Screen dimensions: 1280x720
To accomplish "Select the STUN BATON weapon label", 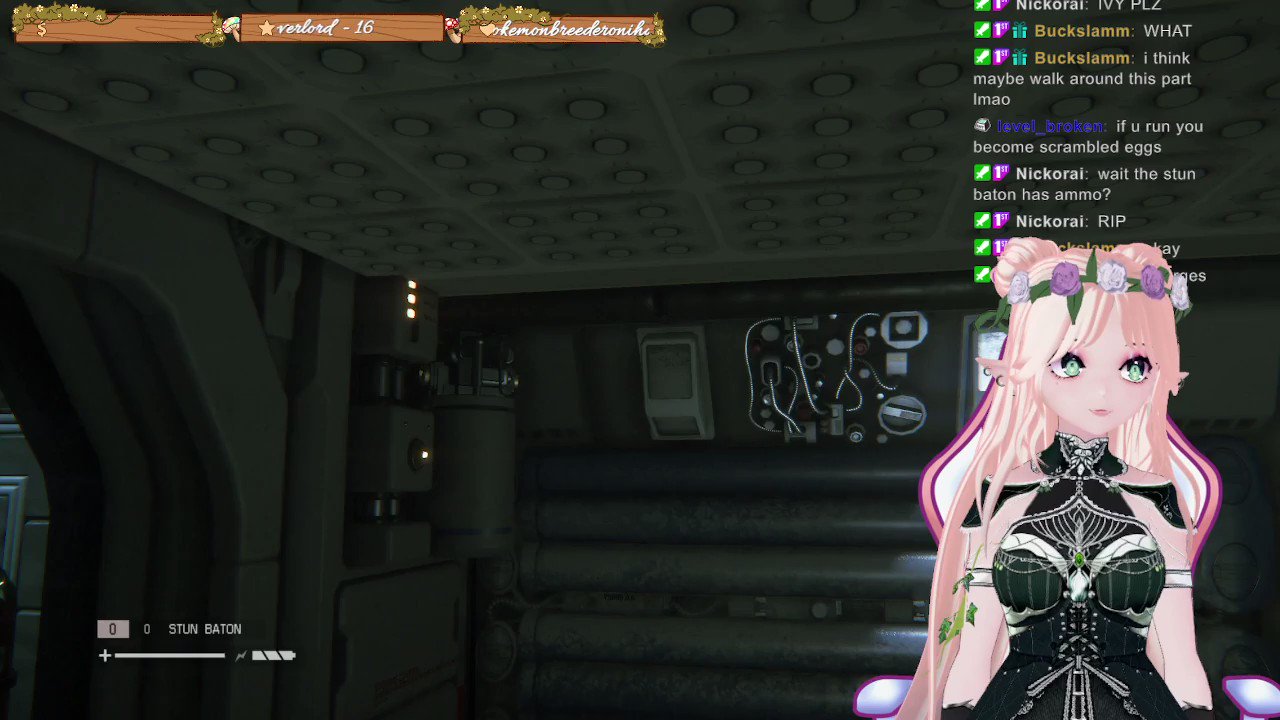I will 204,629.
